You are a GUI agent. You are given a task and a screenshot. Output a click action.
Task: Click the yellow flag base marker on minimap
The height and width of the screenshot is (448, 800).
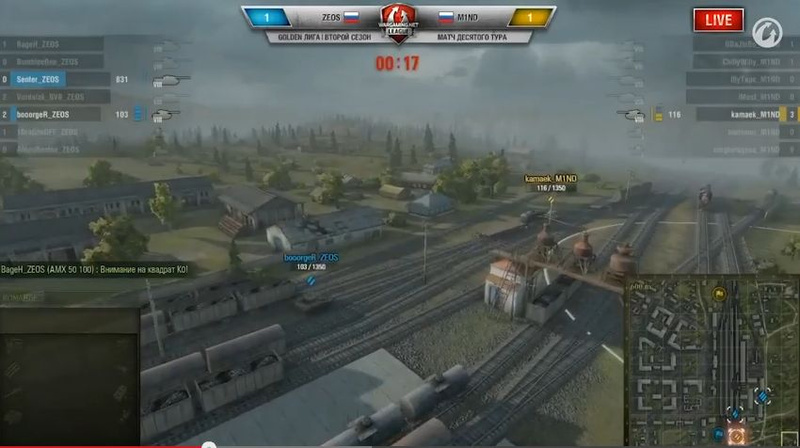tap(718, 293)
